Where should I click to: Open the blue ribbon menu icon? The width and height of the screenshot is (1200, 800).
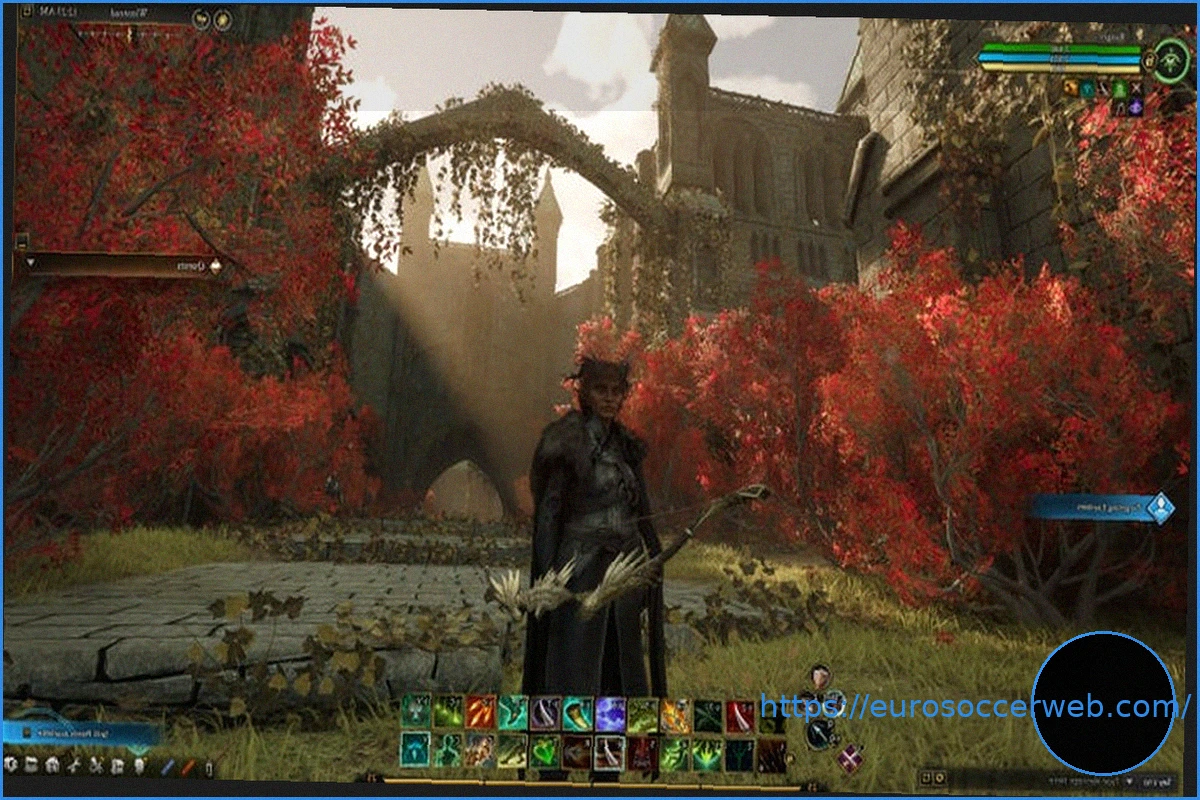tap(169, 768)
